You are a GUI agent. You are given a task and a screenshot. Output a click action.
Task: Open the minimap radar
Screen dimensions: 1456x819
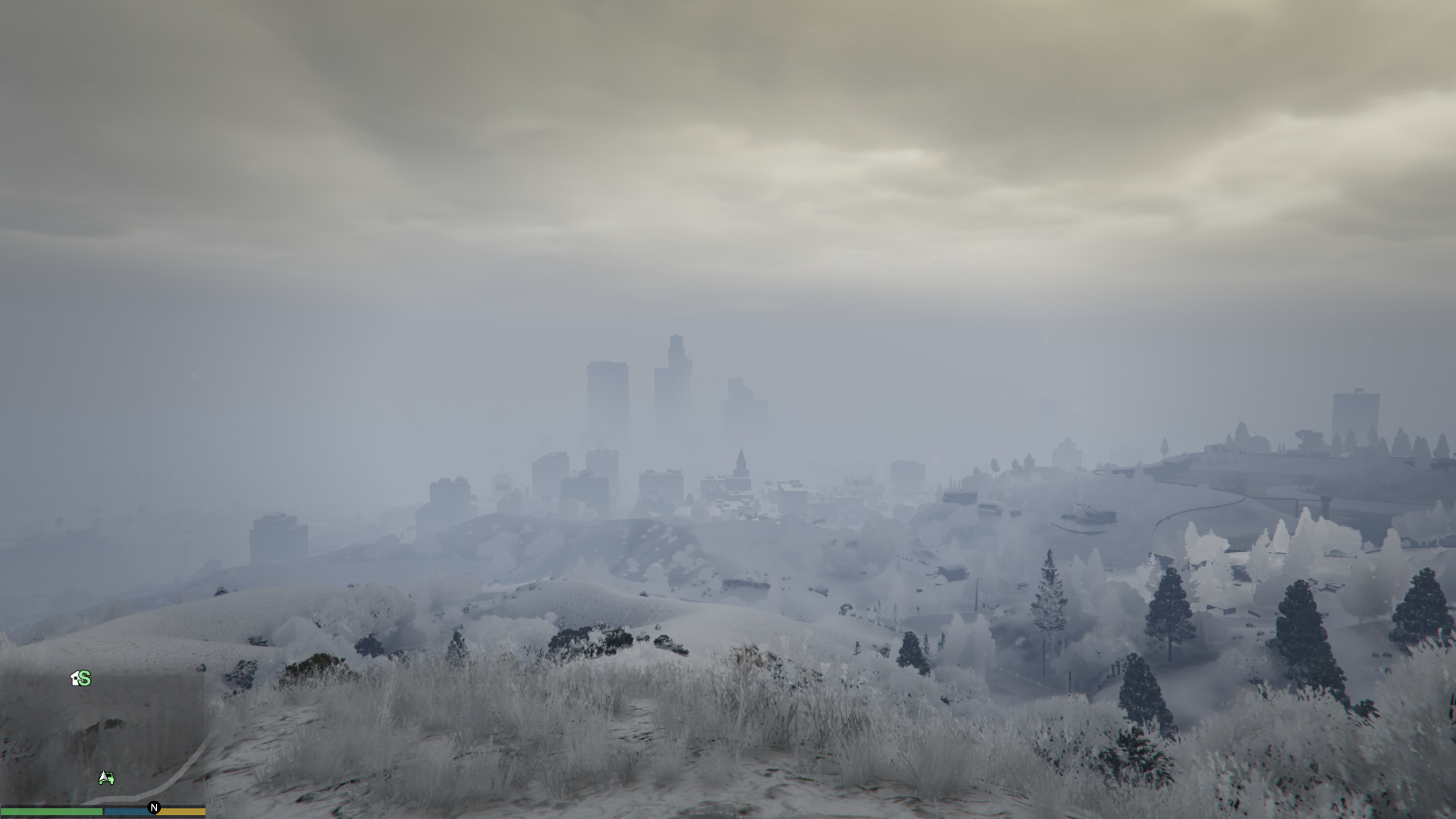102,739
